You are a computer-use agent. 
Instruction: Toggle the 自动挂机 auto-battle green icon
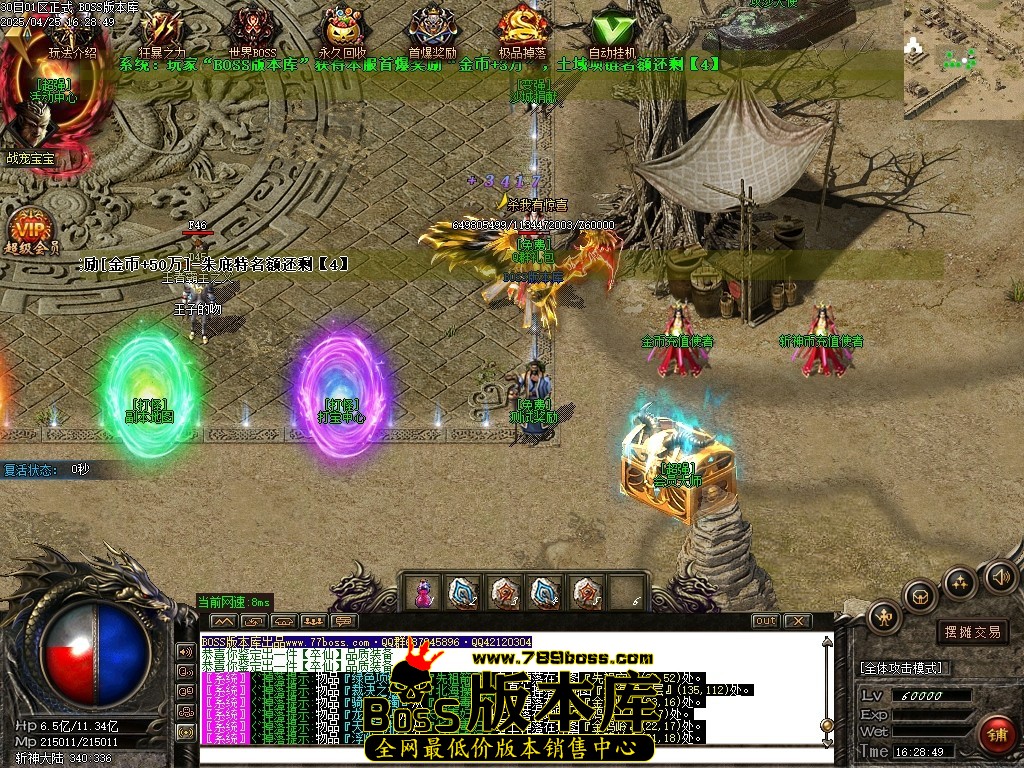tap(612, 30)
